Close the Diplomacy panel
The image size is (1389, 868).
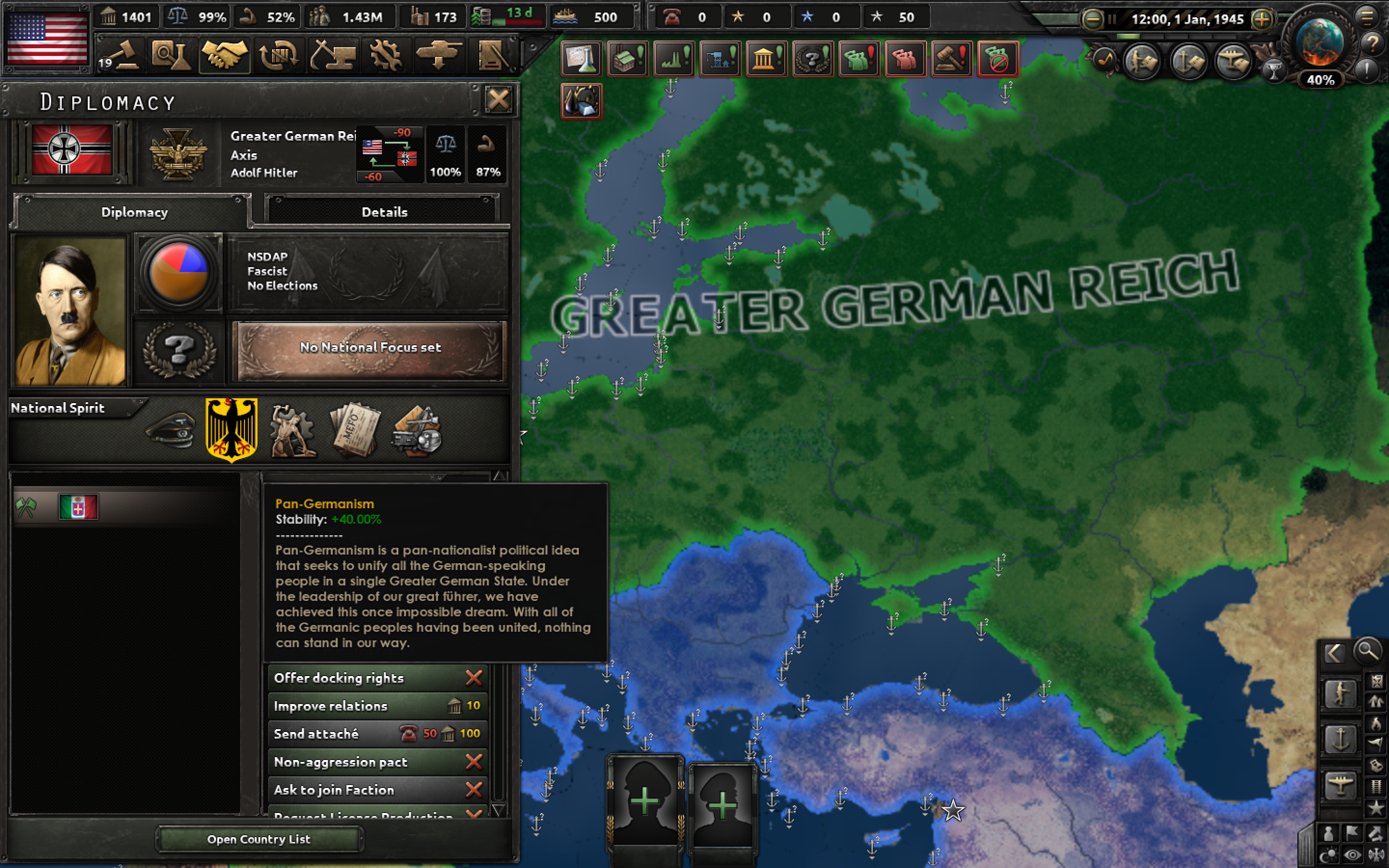point(498,100)
